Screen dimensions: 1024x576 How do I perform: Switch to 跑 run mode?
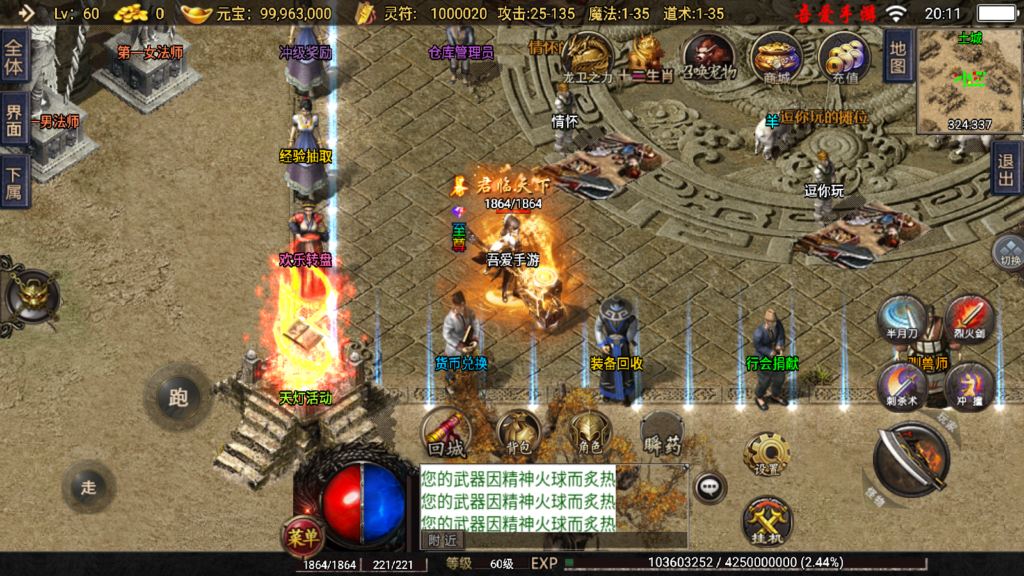tap(178, 397)
